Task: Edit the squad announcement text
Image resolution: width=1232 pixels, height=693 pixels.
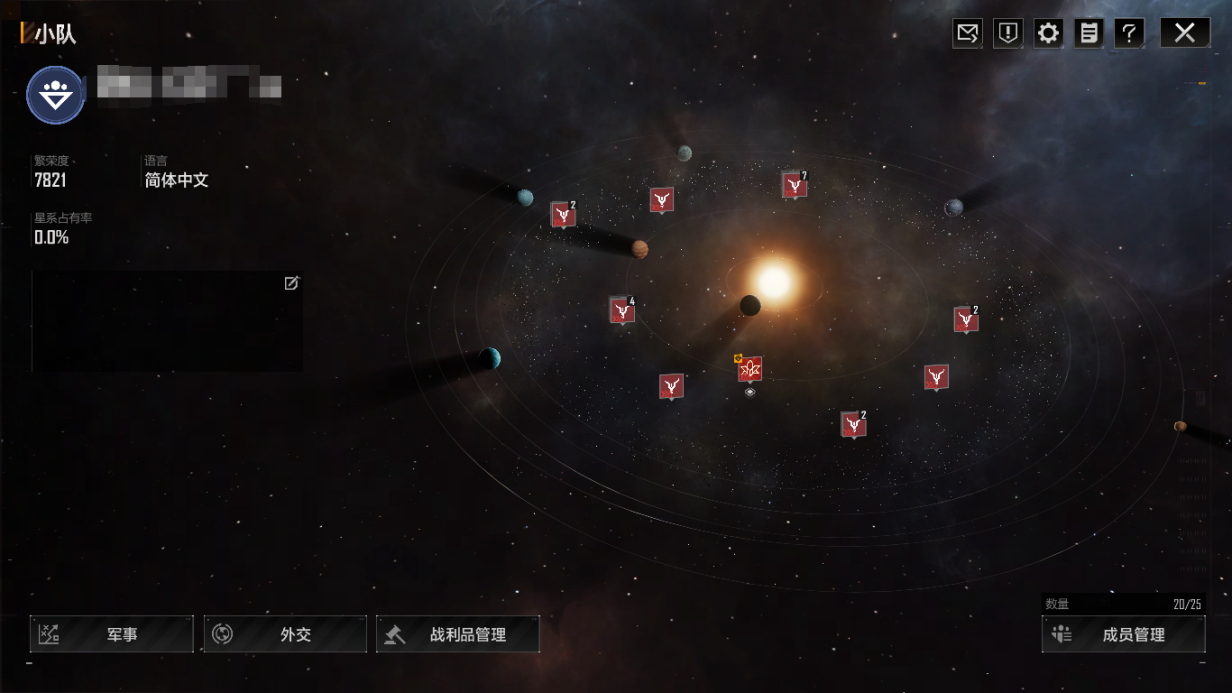Action: [291, 284]
